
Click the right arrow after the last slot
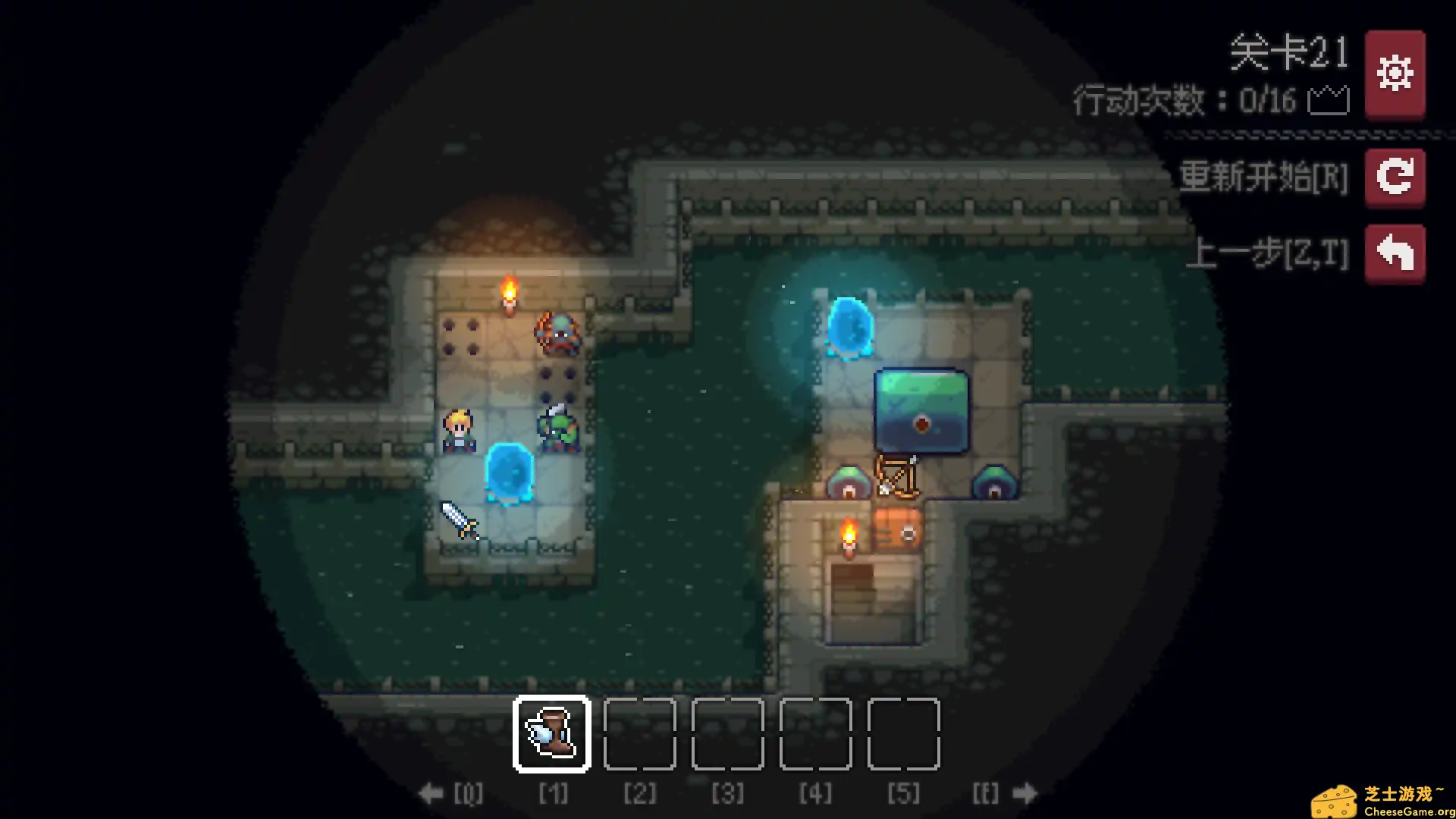point(1025,794)
